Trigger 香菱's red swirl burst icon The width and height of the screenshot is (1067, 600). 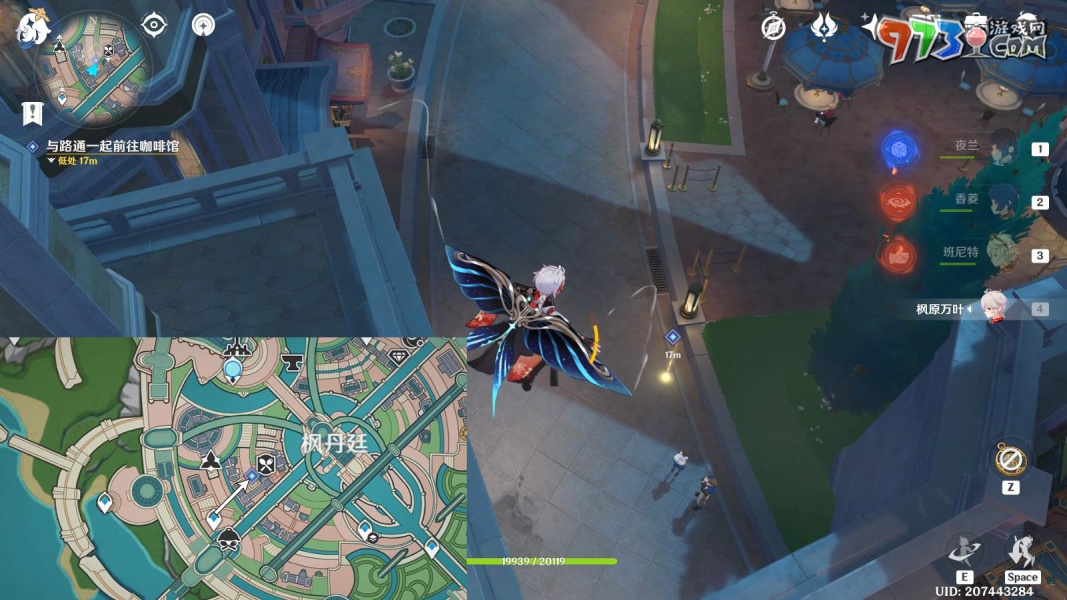(898, 203)
